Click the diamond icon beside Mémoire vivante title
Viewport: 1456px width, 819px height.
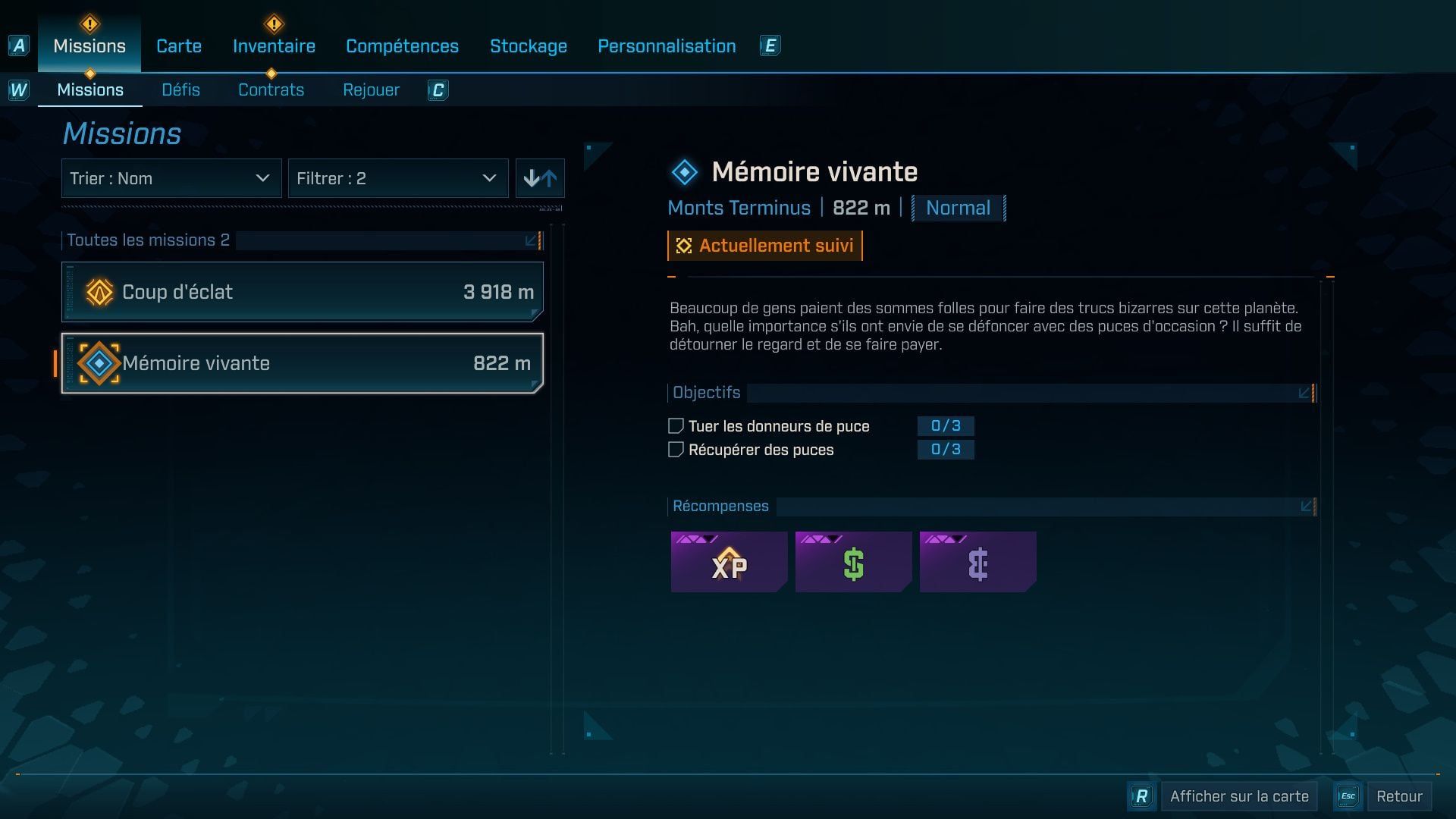[x=685, y=170]
